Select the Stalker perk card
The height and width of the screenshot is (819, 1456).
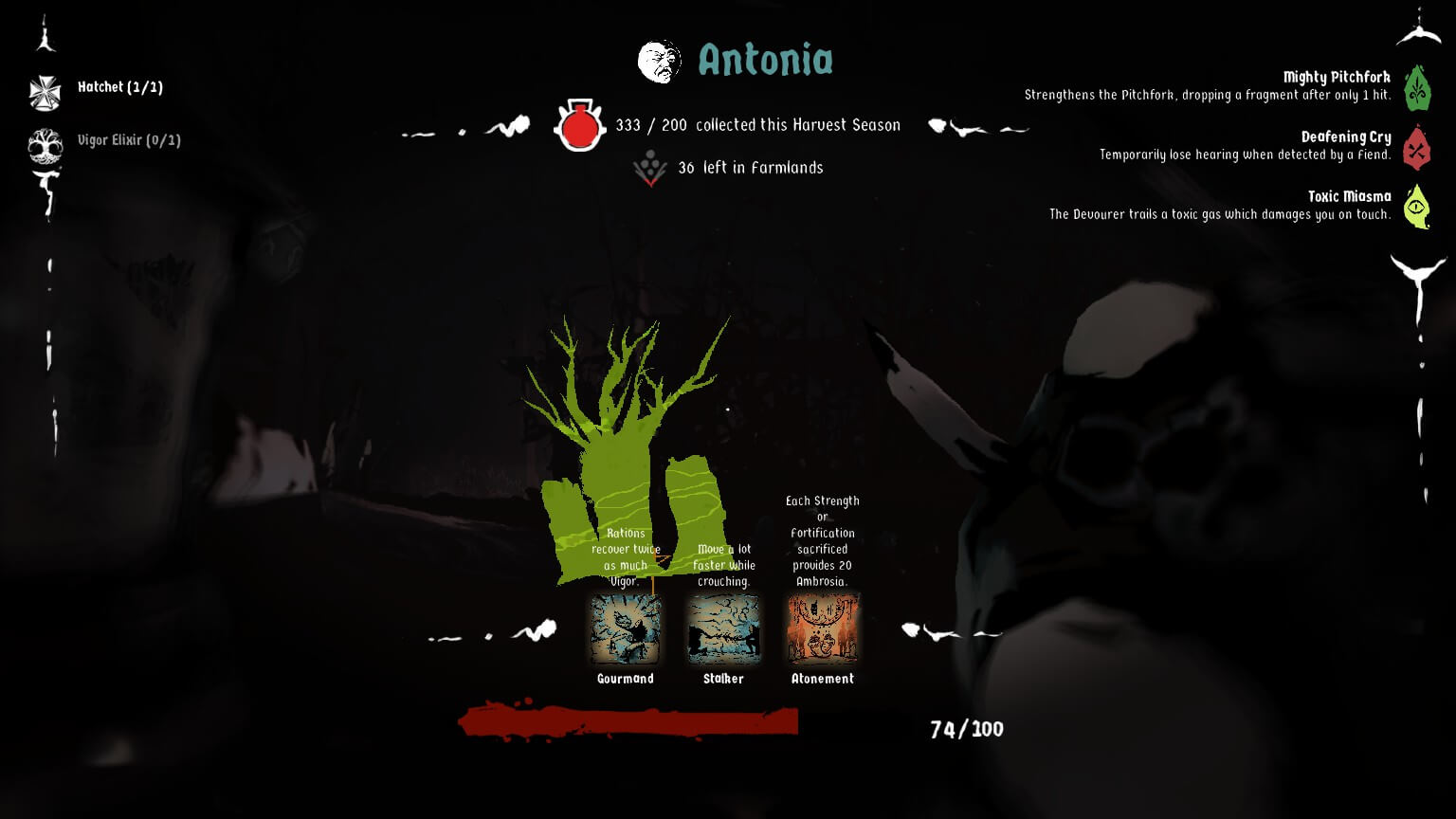724,628
